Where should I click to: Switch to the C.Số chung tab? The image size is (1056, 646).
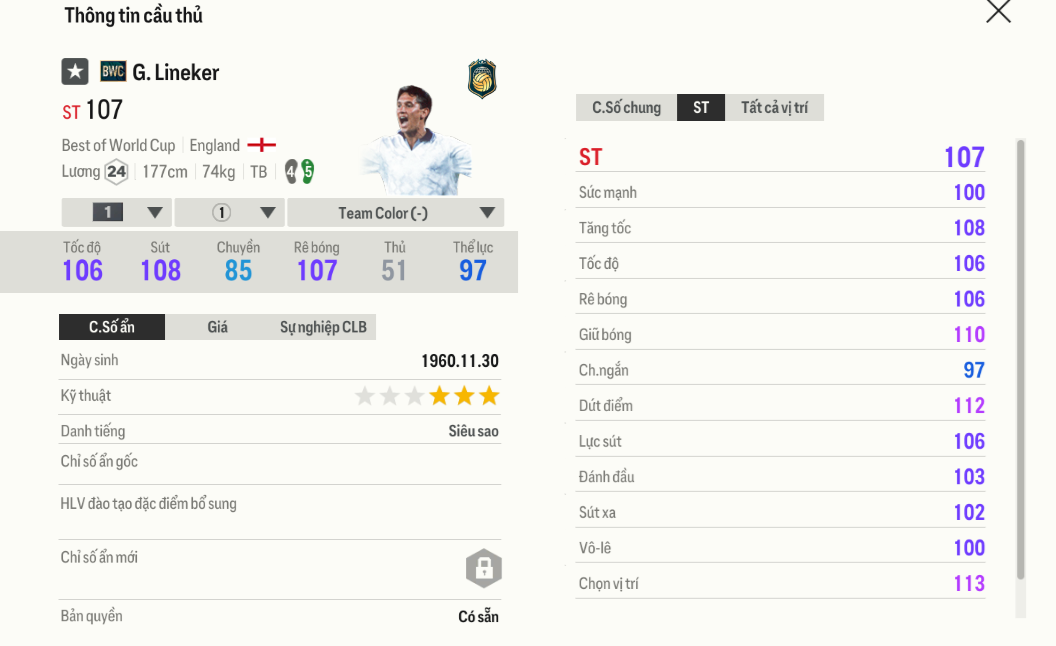tap(626, 108)
